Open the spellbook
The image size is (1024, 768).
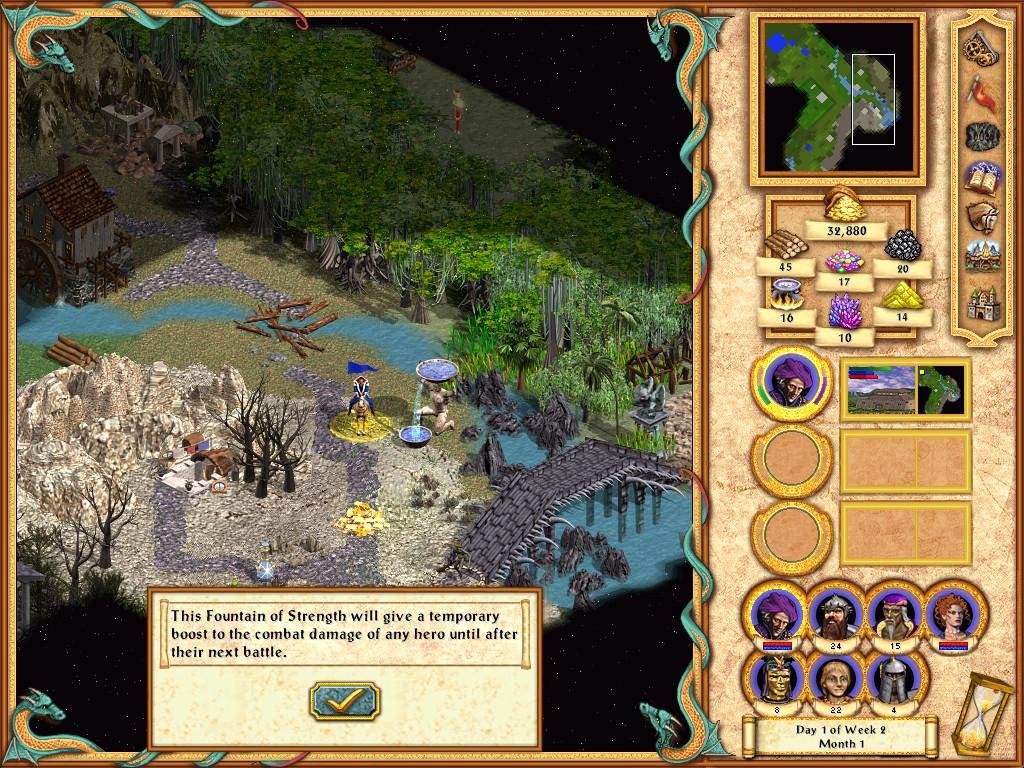(979, 177)
